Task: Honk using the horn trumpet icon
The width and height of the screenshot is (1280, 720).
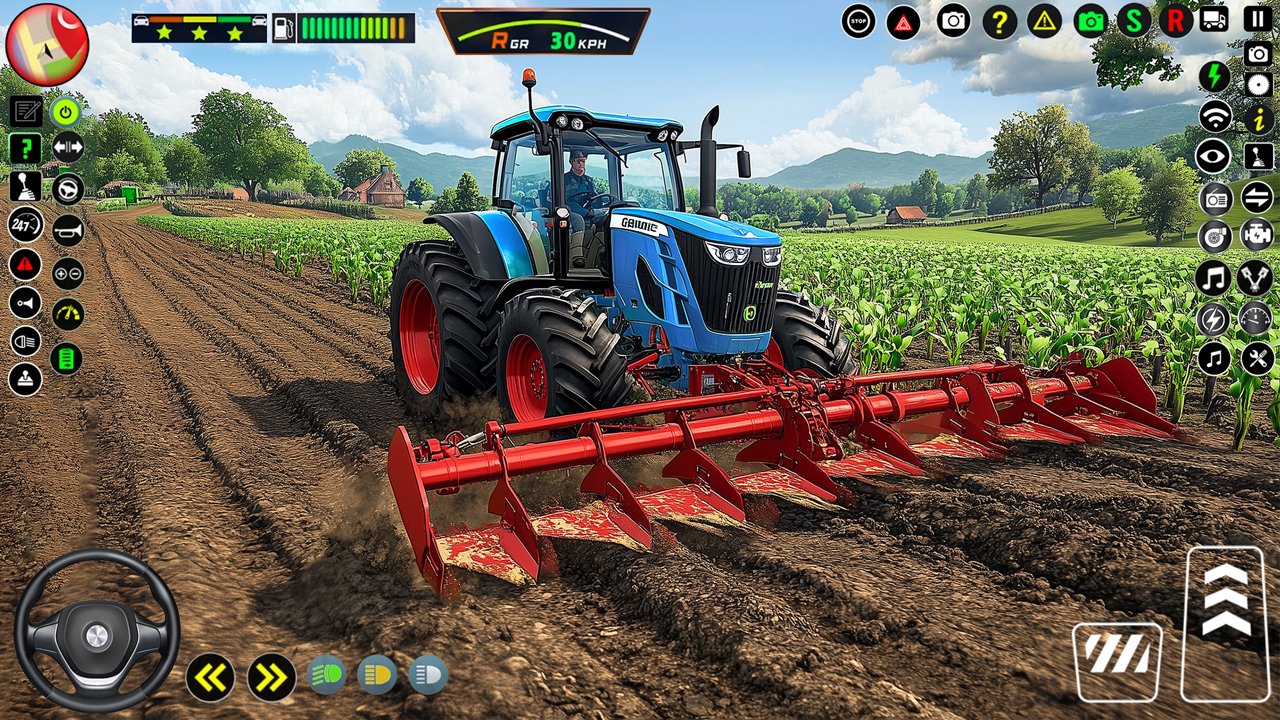Action: point(66,231)
